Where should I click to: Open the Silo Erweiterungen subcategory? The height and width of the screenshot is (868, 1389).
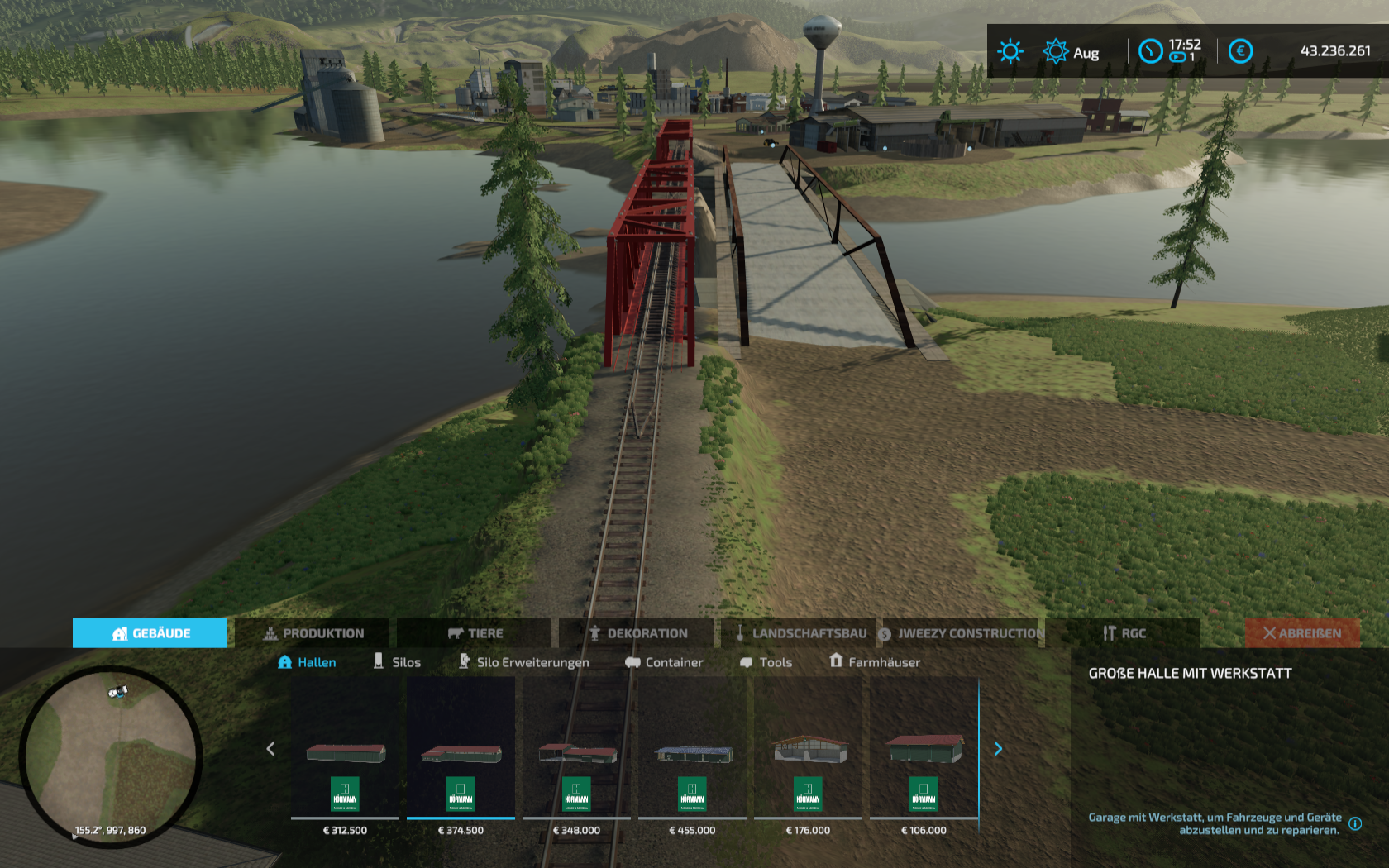(x=524, y=662)
